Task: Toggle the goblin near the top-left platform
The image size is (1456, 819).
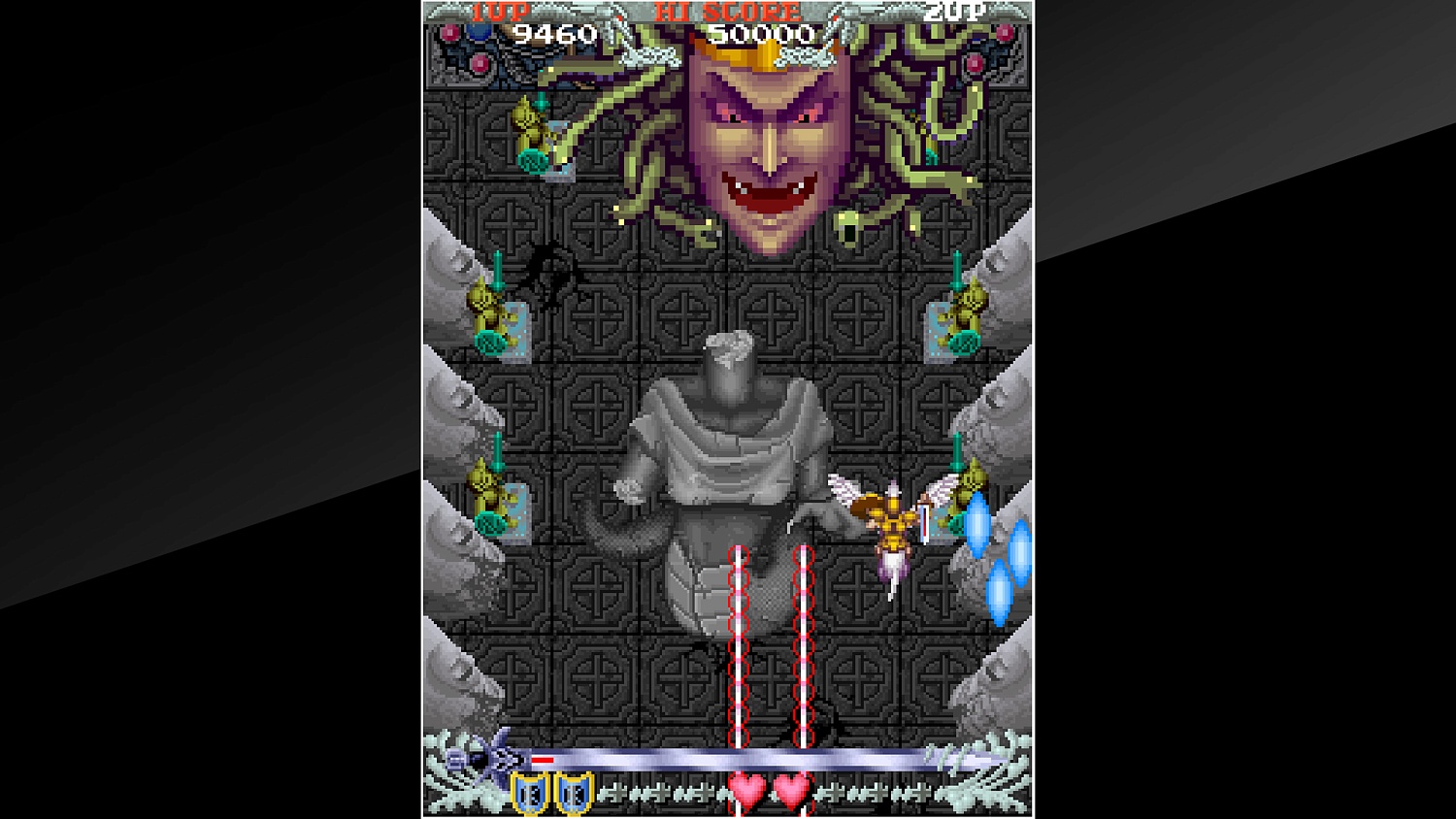Action: 534,136
